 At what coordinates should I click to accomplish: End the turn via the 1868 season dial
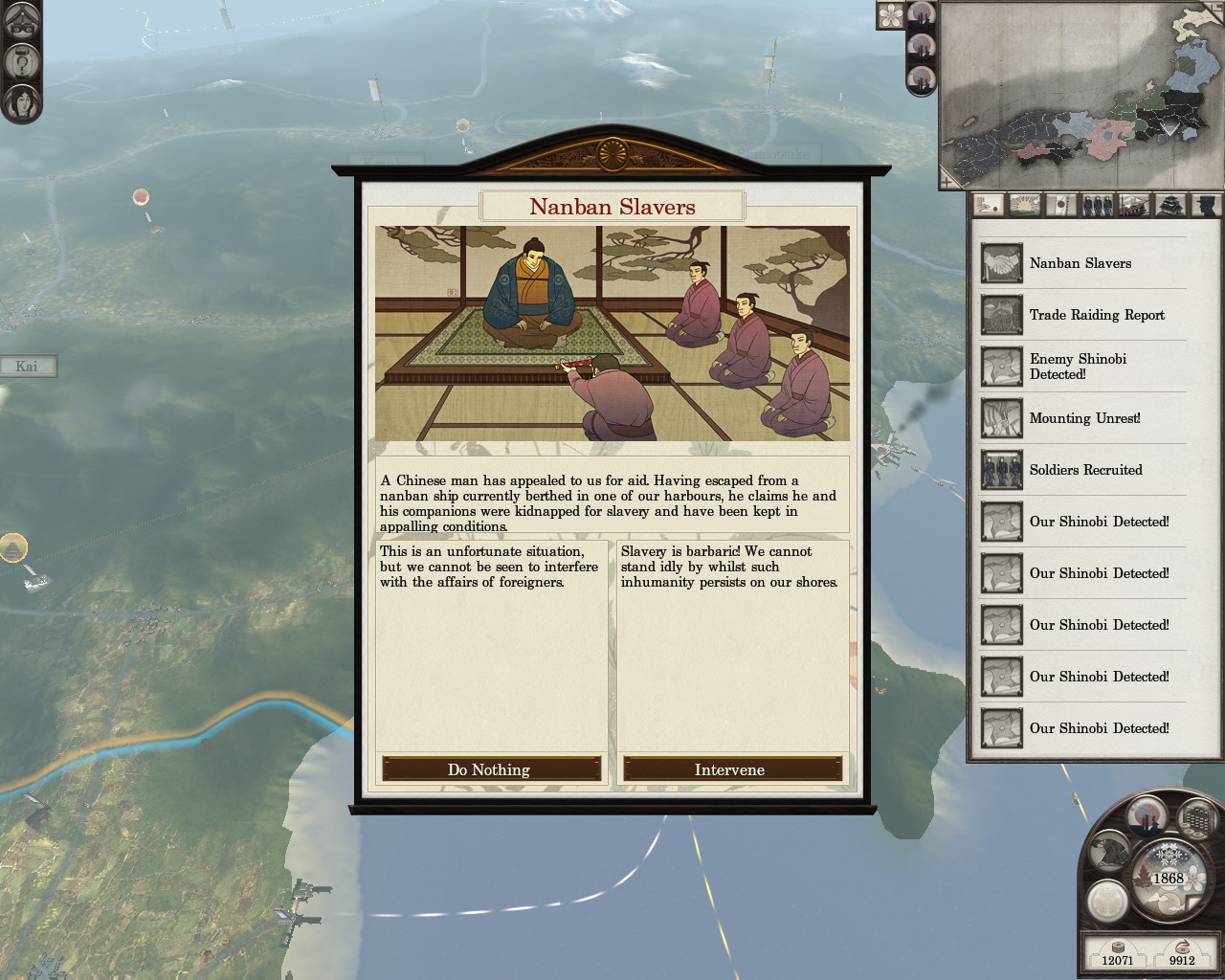tap(1168, 878)
